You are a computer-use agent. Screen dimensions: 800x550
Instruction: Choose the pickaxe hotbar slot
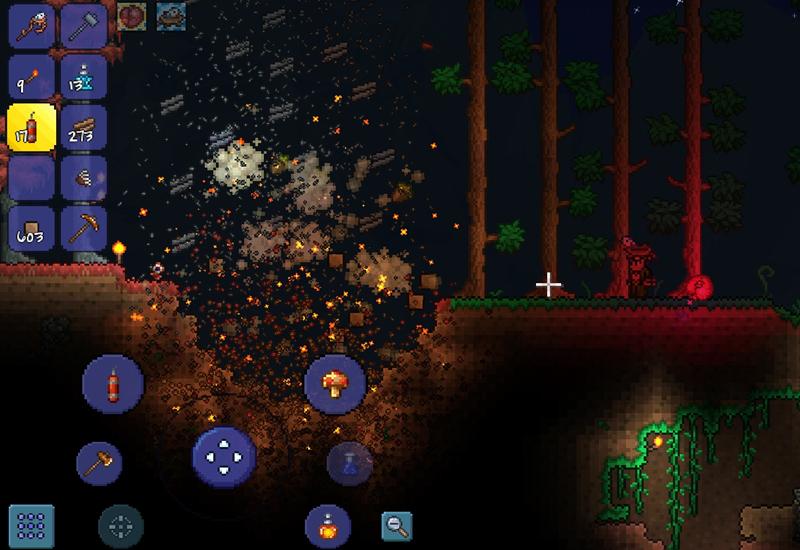(82, 228)
